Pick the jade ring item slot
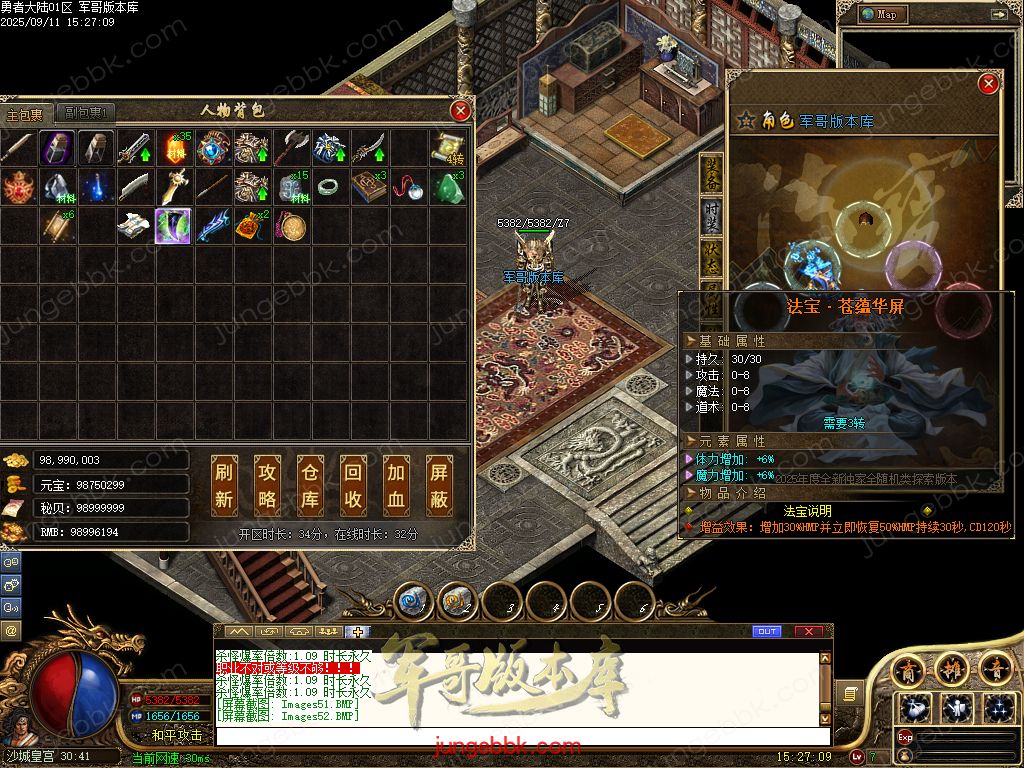Viewport: 1024px width, 768px height. tap(330, 187)
